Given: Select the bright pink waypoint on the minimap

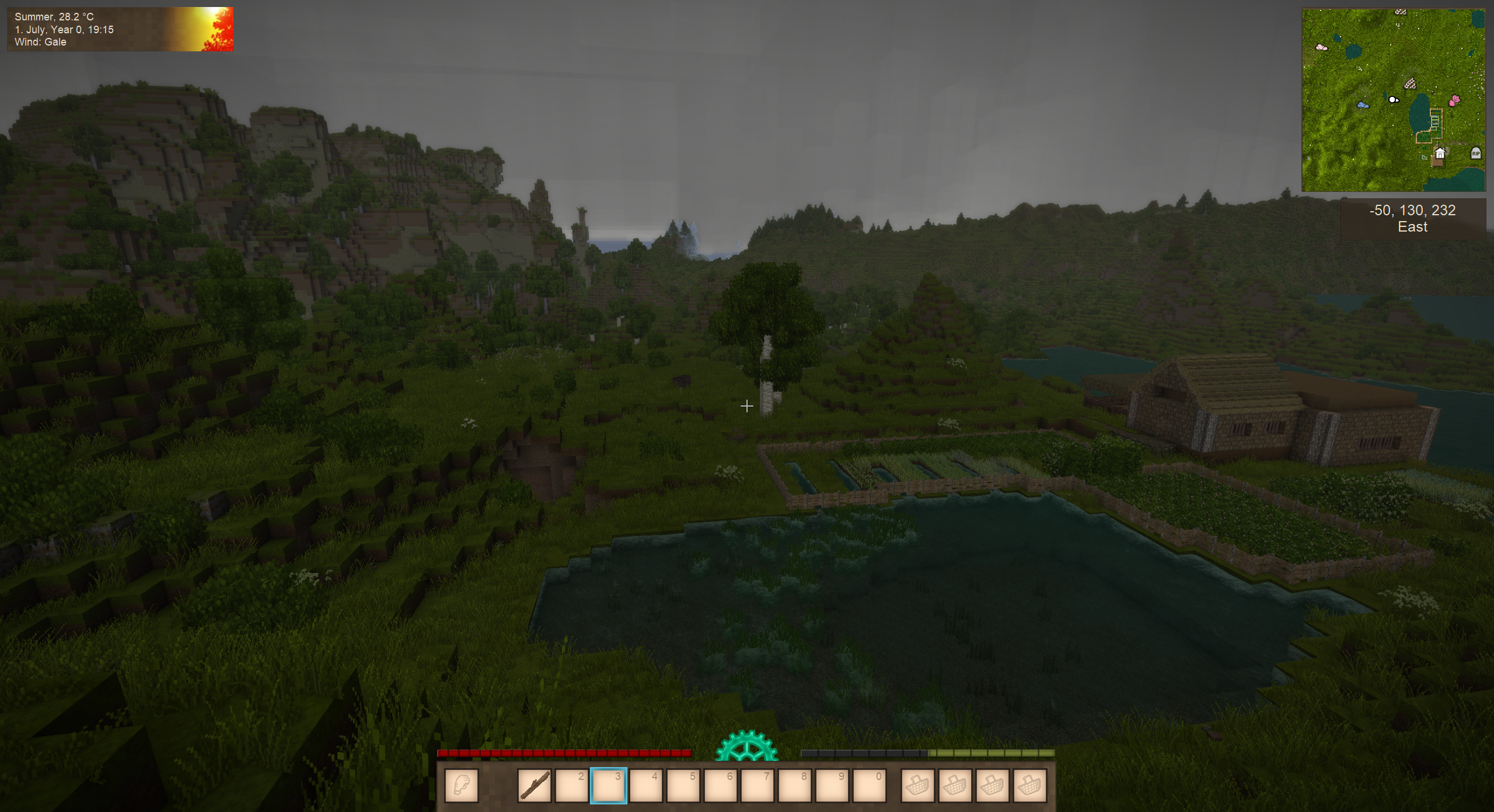Looking at the screenshot, I should click(x=1455, y=100).
